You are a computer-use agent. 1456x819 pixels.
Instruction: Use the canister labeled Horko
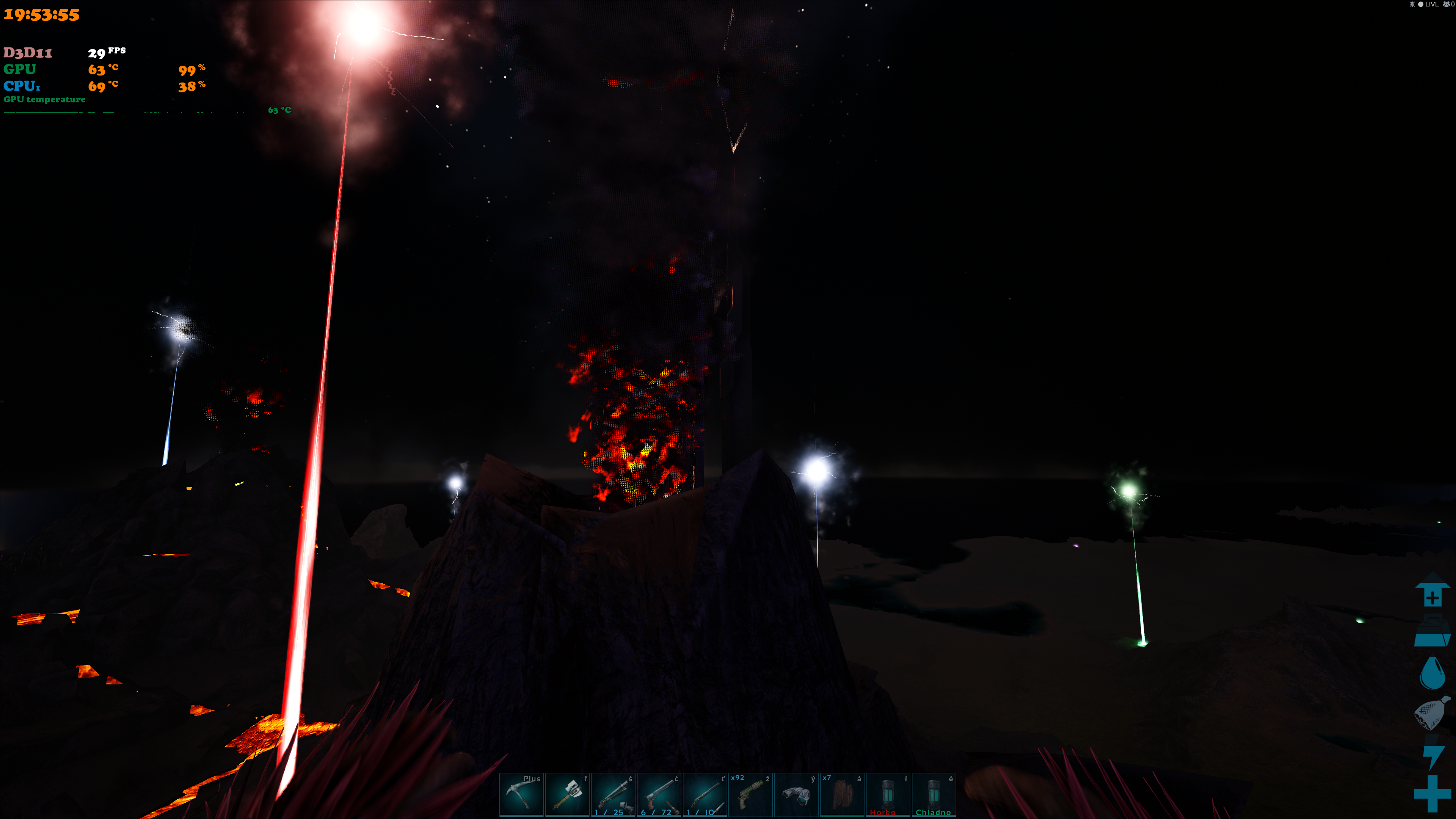(887, 794)
